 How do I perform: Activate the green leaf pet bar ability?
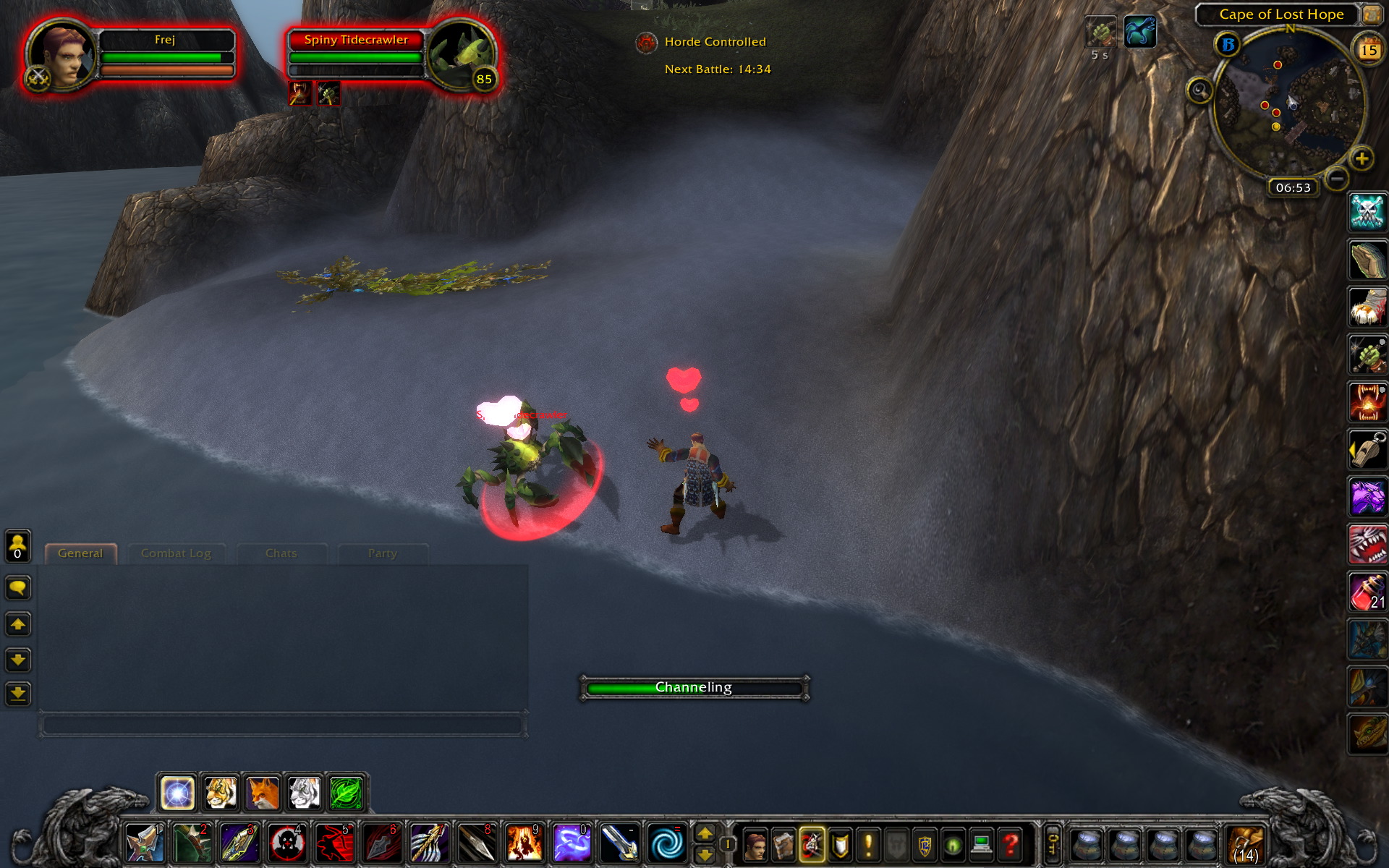click(x=347, y=793)
